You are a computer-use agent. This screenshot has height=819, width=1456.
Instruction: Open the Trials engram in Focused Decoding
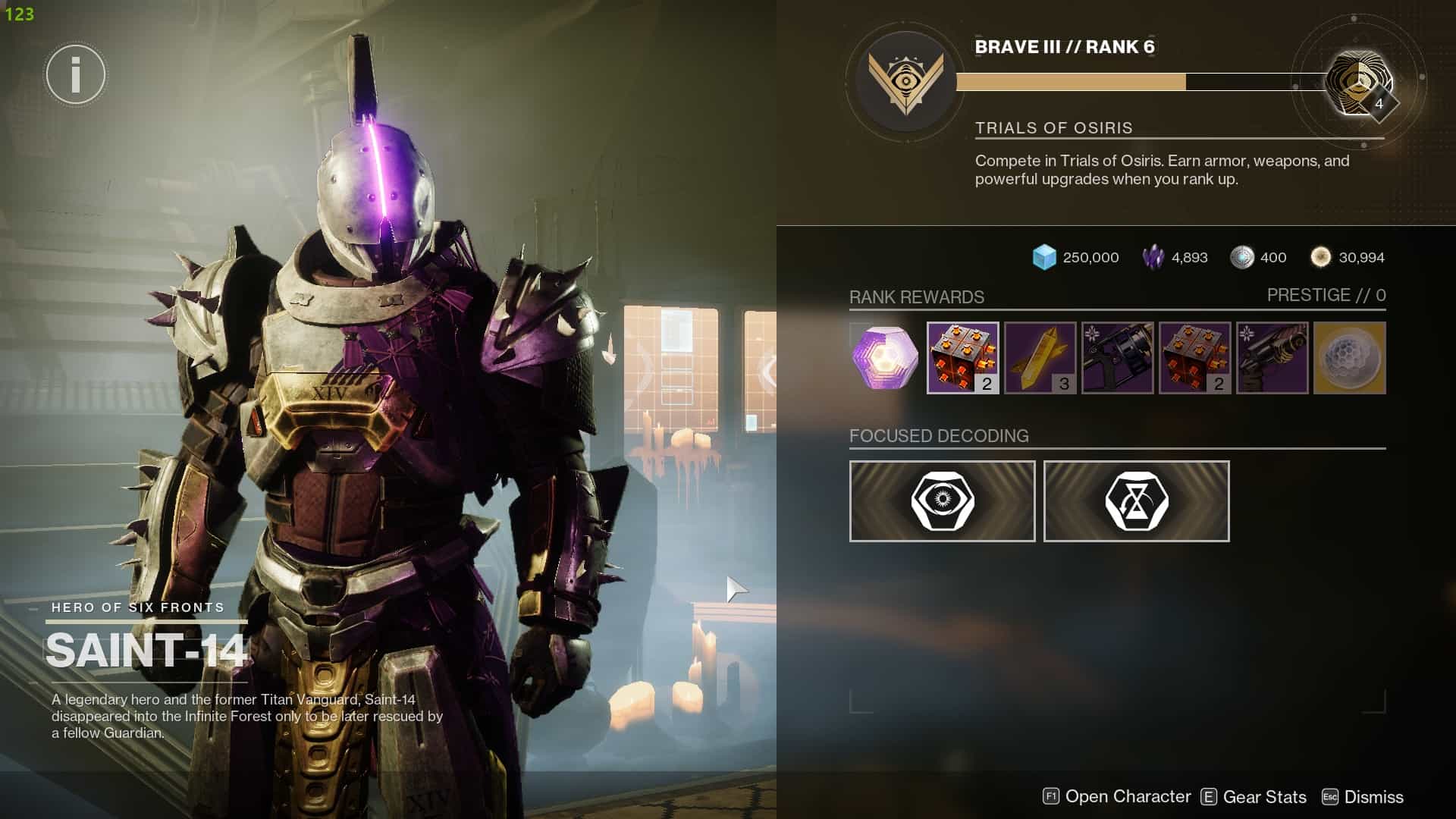(942, 500)
